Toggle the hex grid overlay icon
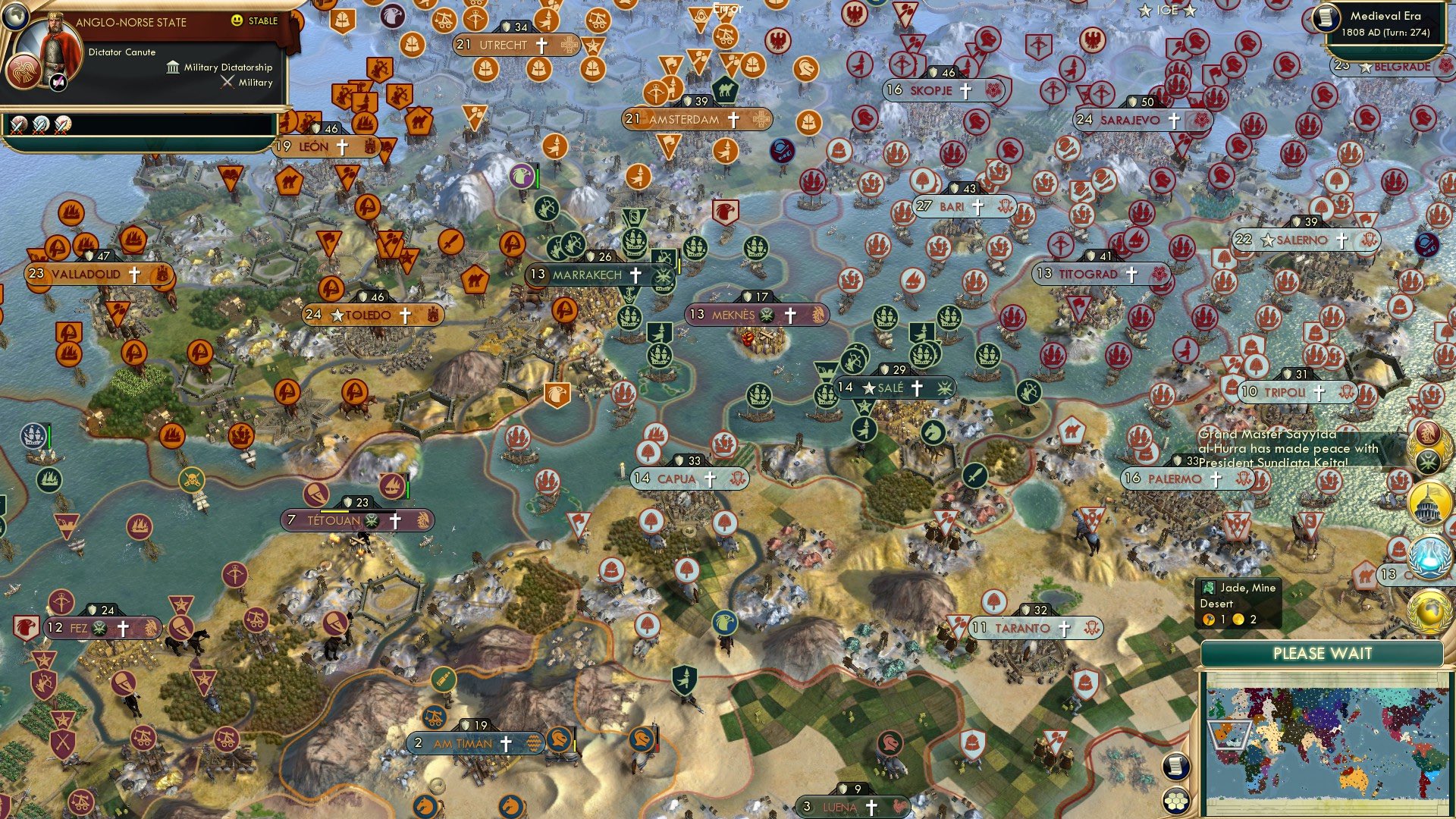 coord(1175,801)
